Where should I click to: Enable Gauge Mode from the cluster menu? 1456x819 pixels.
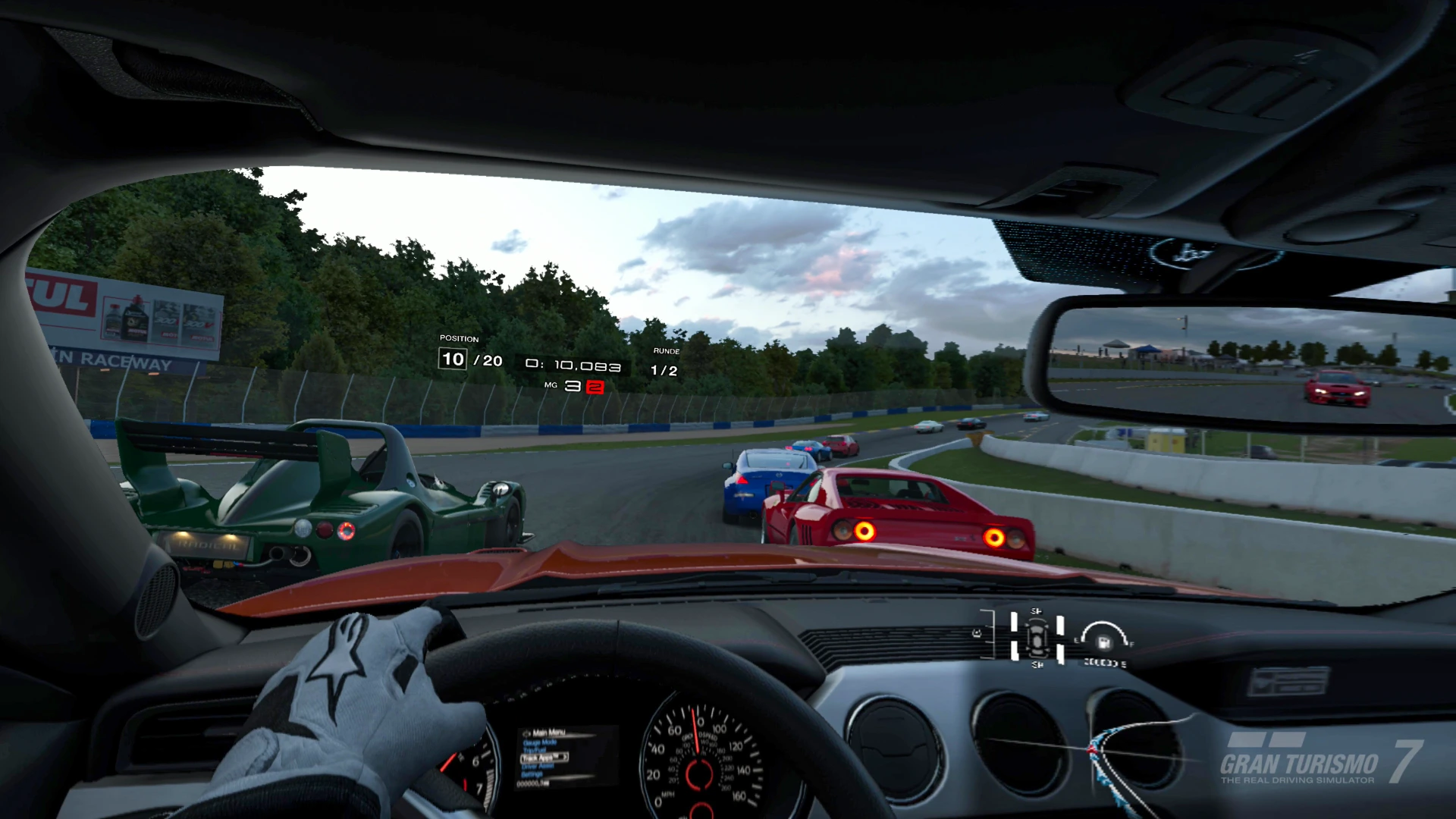[541, 742]
